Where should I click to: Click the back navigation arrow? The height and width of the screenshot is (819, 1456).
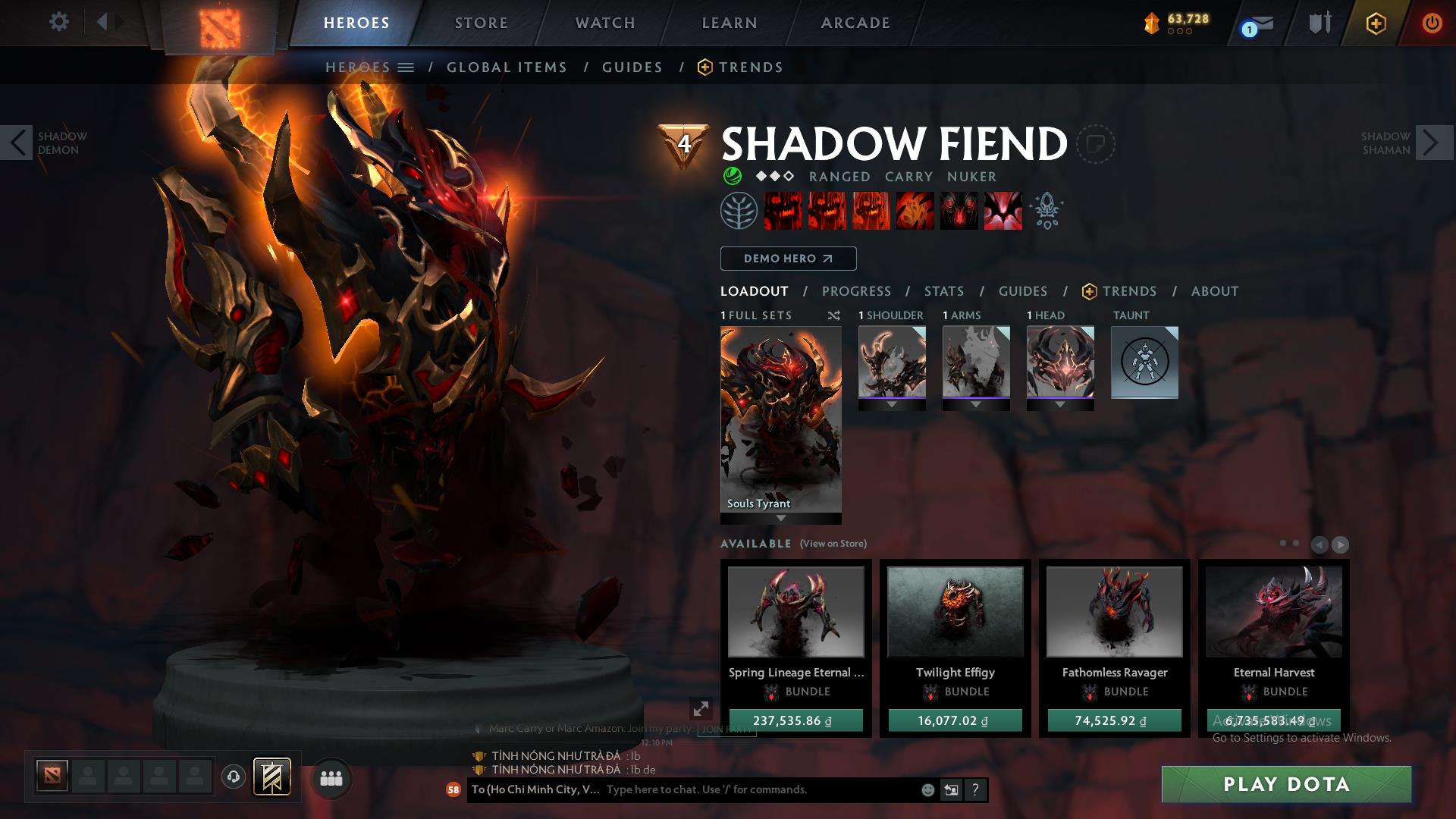(102, 21)
